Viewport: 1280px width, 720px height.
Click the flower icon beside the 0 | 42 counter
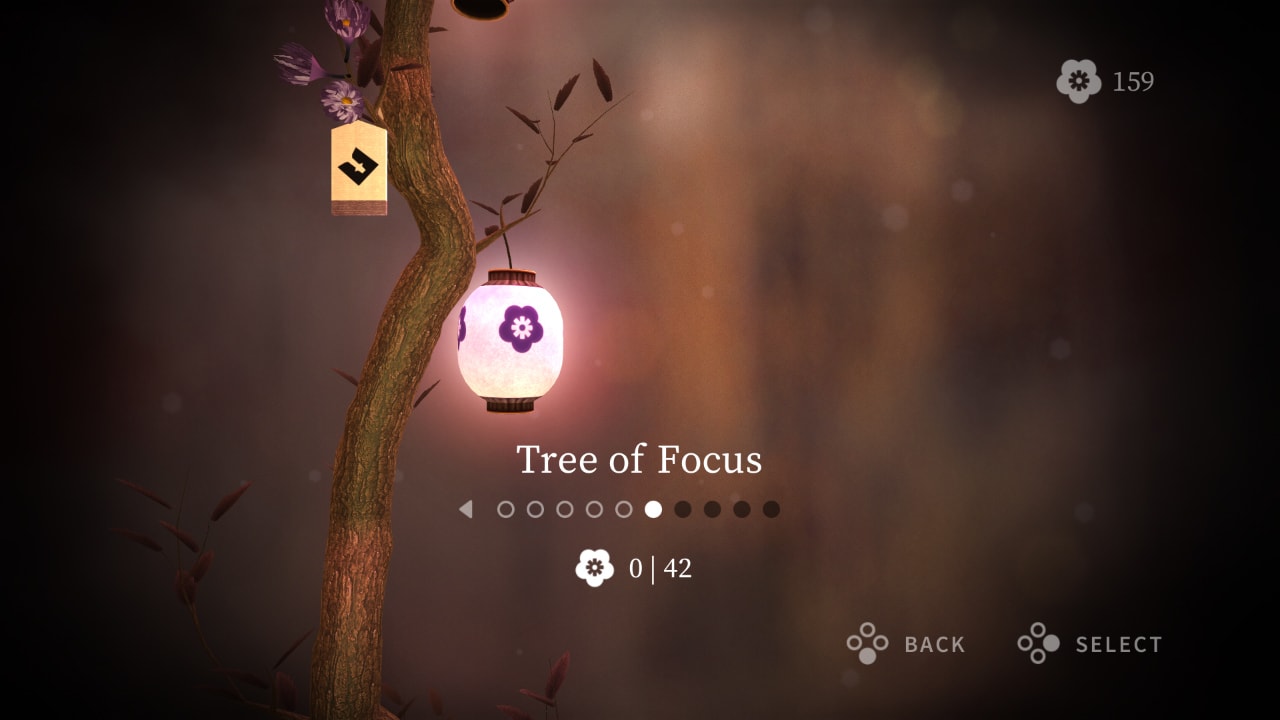[594, 569]
